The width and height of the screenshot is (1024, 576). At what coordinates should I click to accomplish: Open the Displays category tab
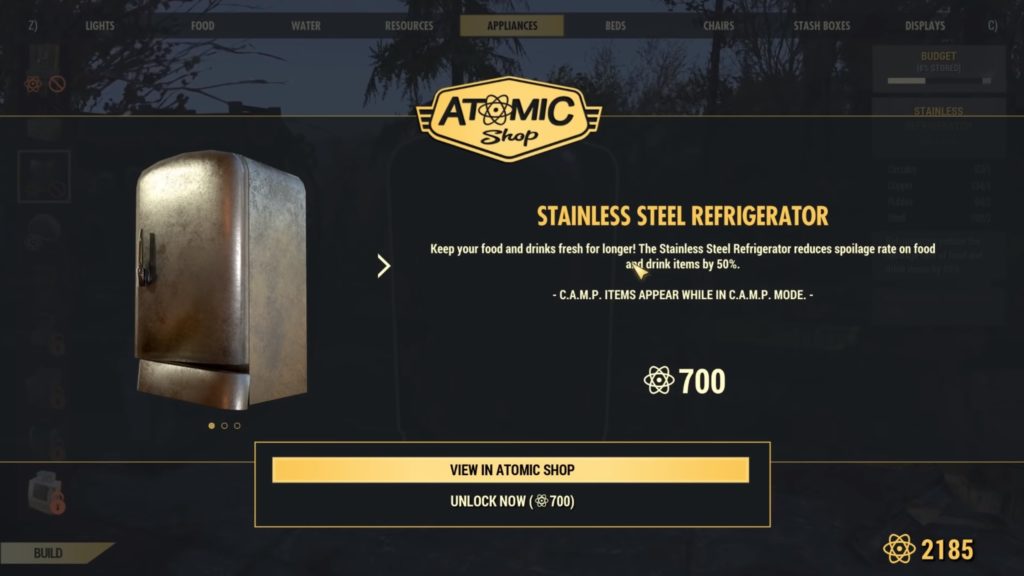coord(925,26)
